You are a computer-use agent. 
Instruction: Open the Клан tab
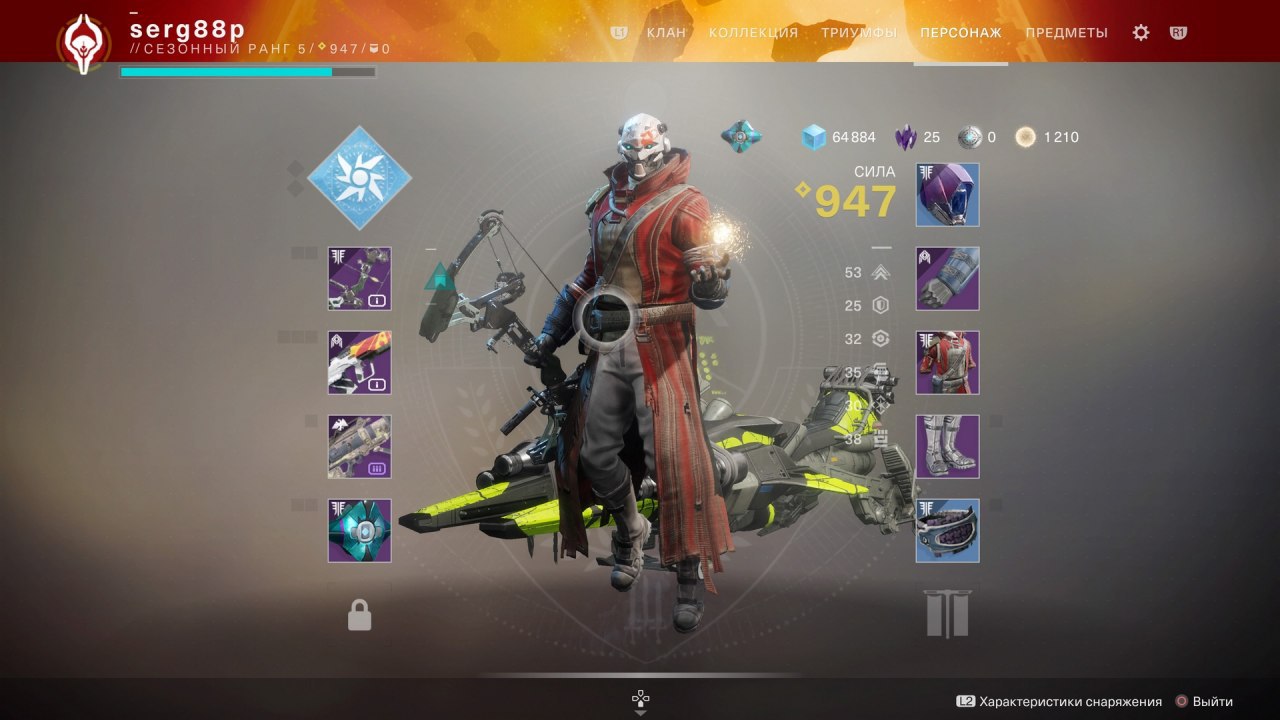(x=666, y=33)
